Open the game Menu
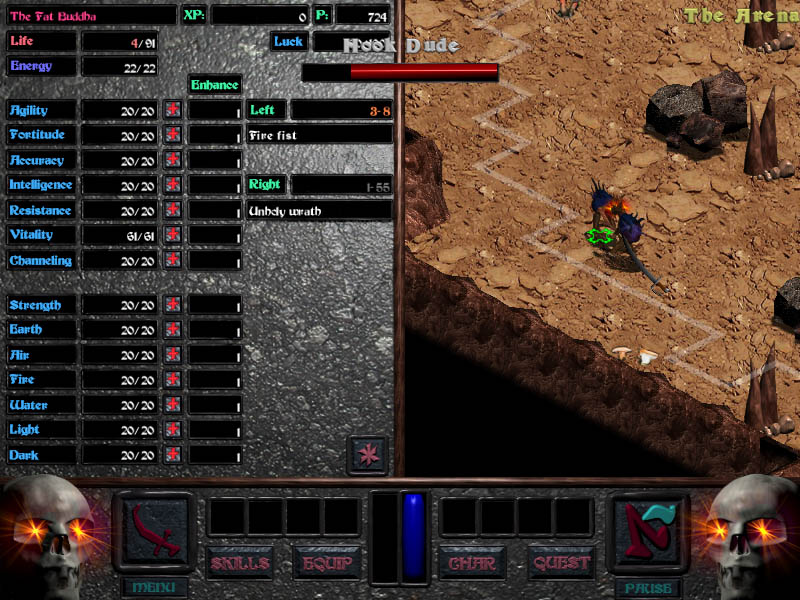Image resolution: width=800 pixels, height=600 pixels. pyautogui.click(x=153, y=587)
